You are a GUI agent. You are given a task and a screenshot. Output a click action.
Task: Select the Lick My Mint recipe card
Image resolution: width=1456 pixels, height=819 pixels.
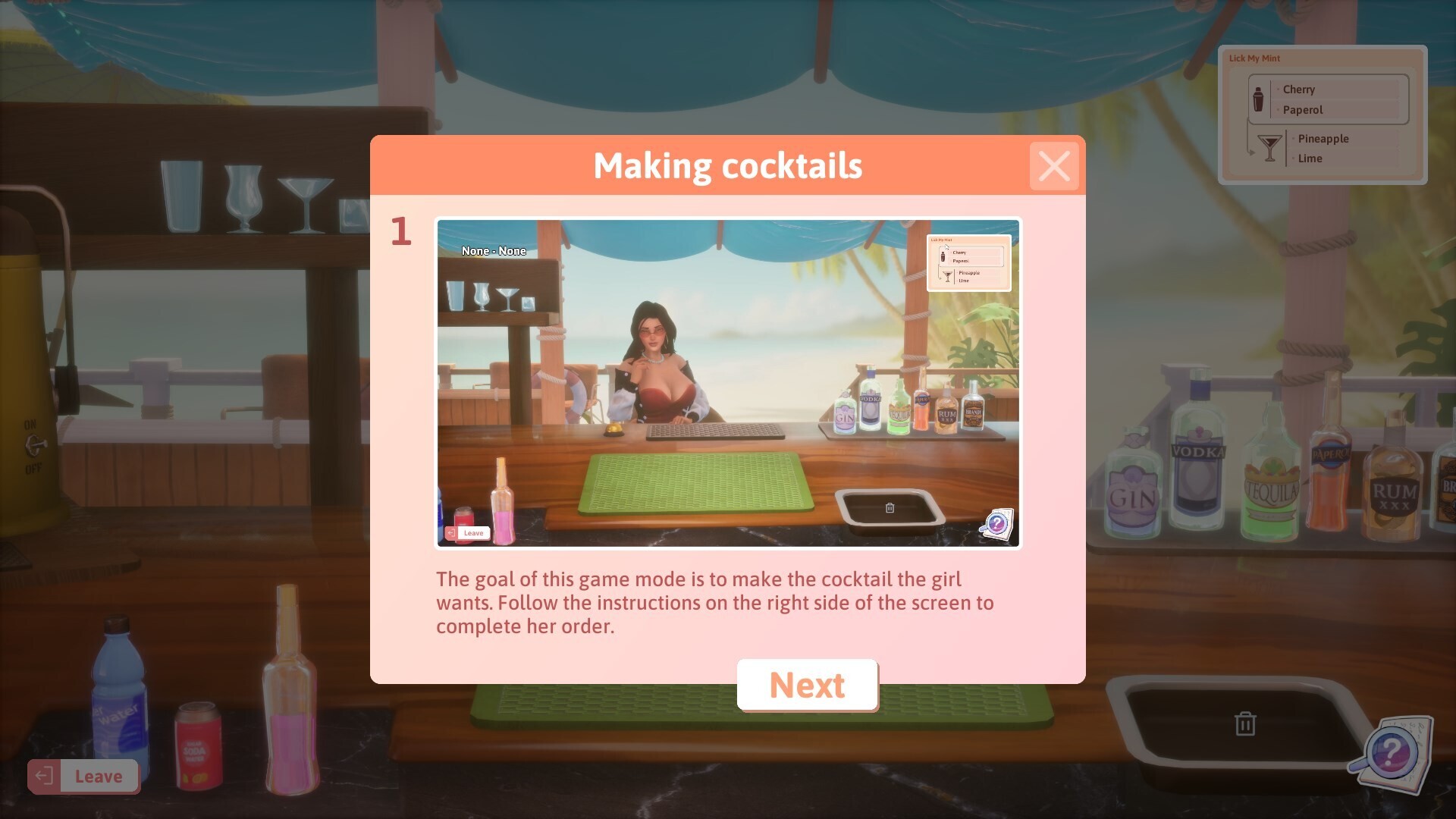tap(1322, 115)
